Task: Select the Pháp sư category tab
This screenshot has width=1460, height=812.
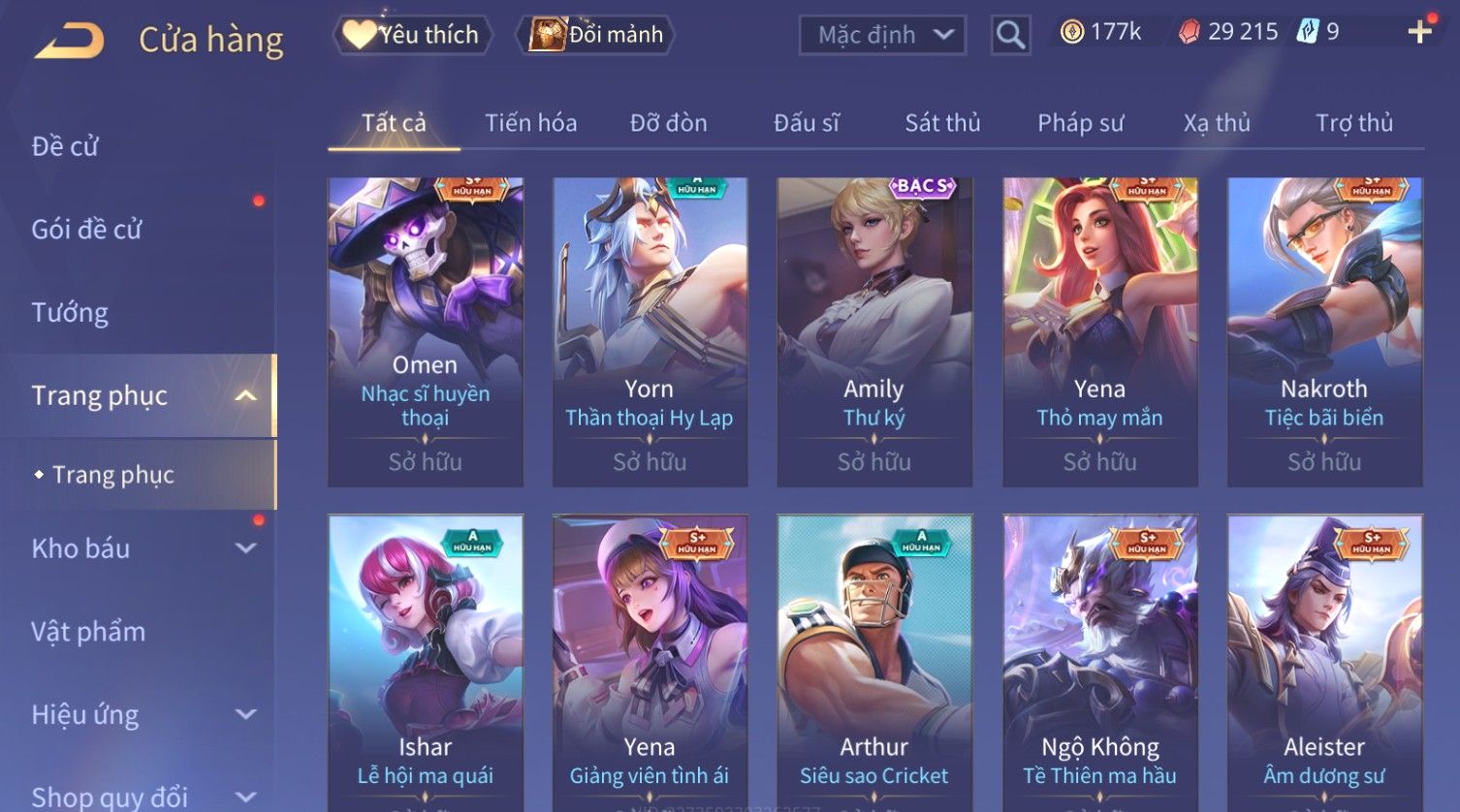Action: [1080, 123]
